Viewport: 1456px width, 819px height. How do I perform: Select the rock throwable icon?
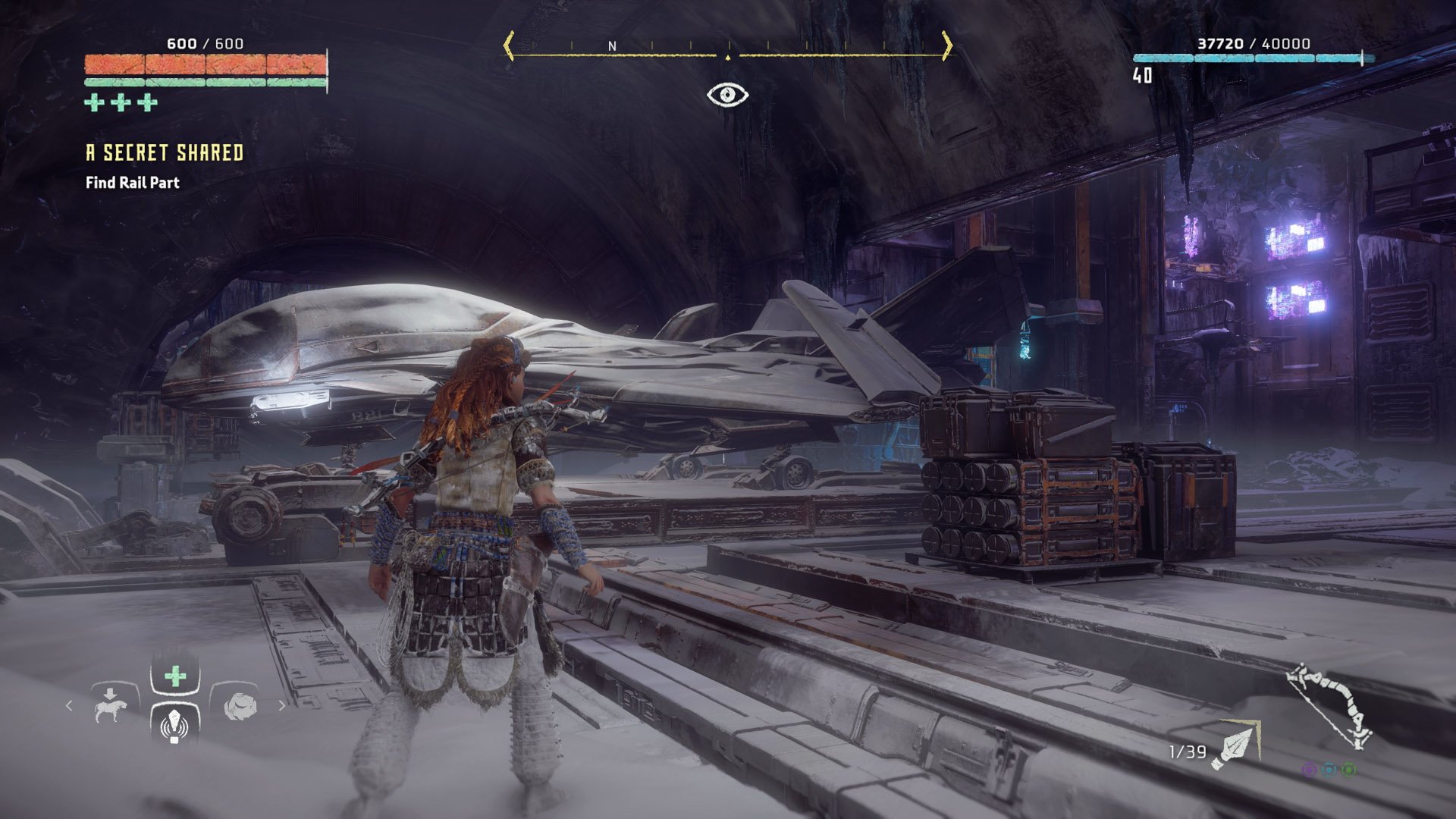click(240, 705)
